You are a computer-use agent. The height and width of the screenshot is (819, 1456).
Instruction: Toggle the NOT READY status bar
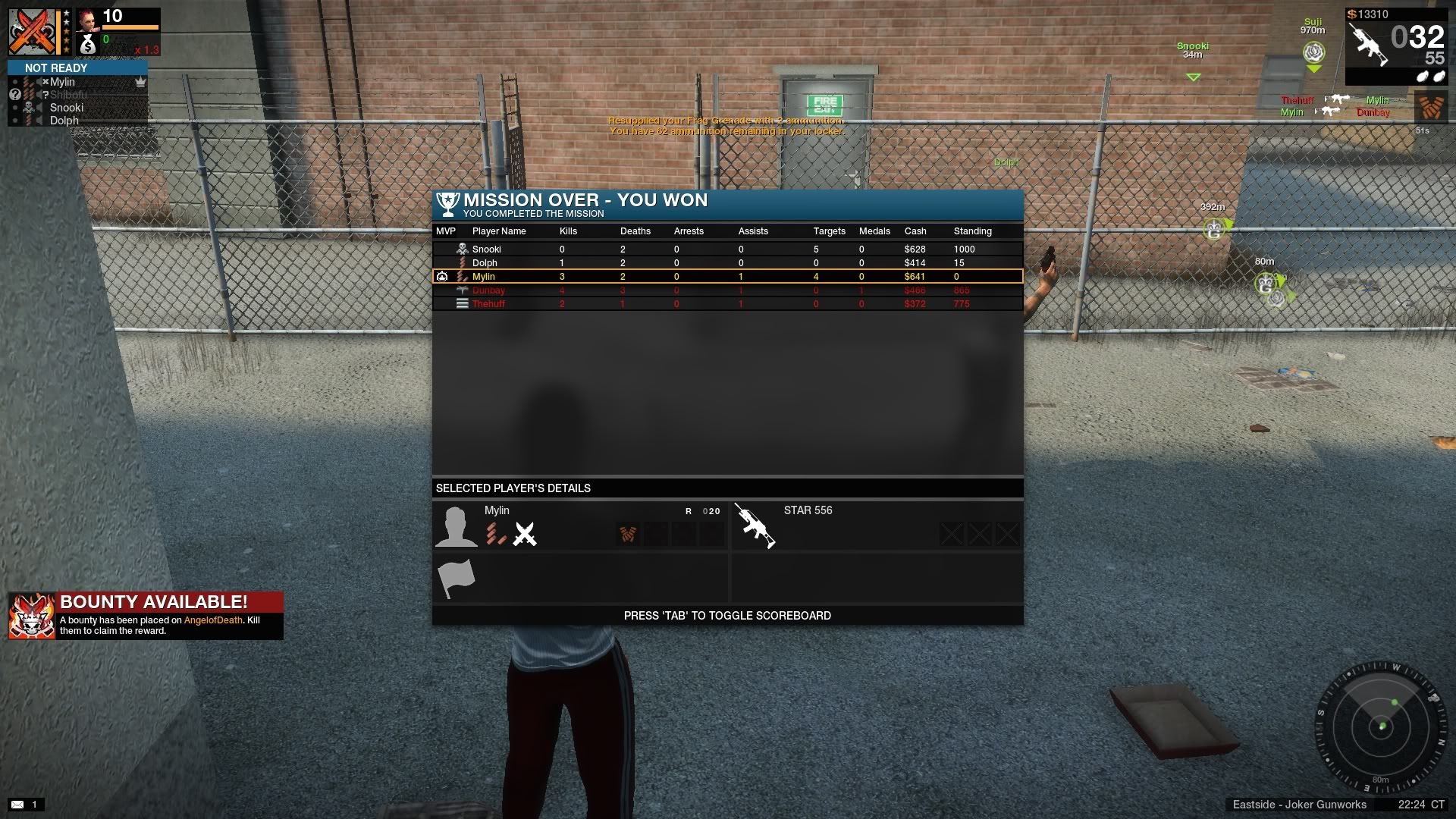point(77,67)
